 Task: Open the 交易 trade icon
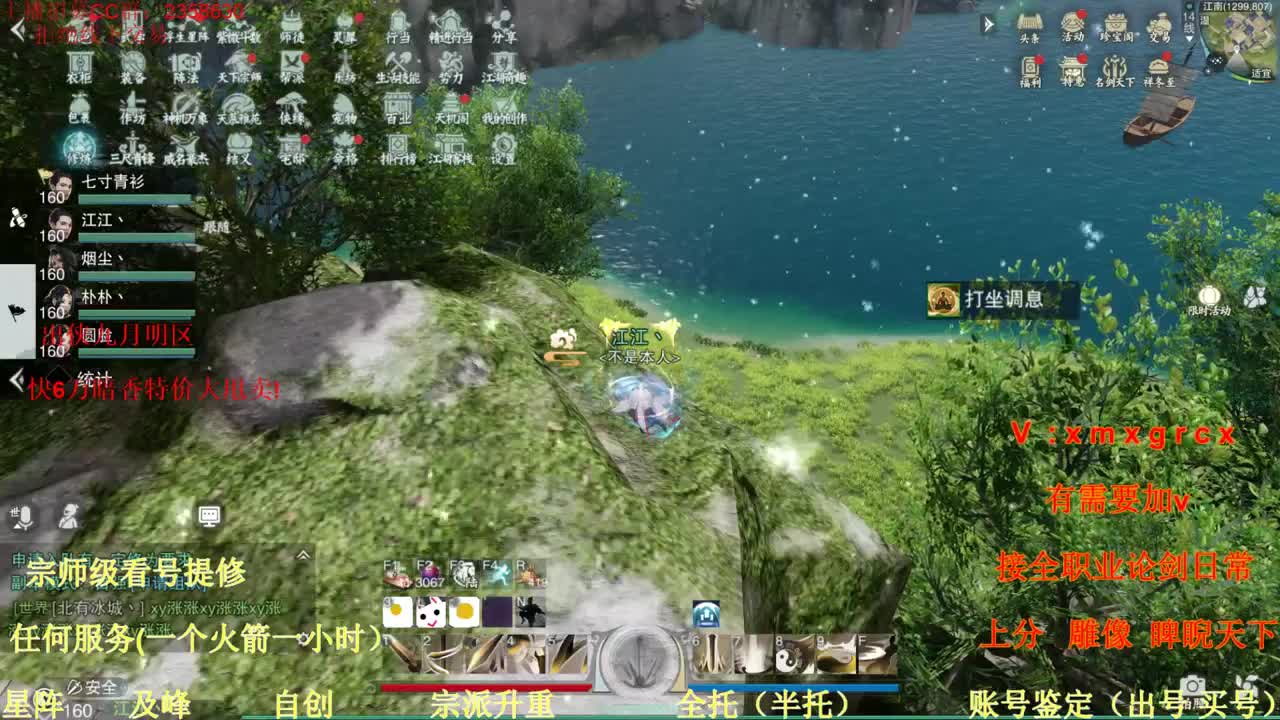[1160, 22]
